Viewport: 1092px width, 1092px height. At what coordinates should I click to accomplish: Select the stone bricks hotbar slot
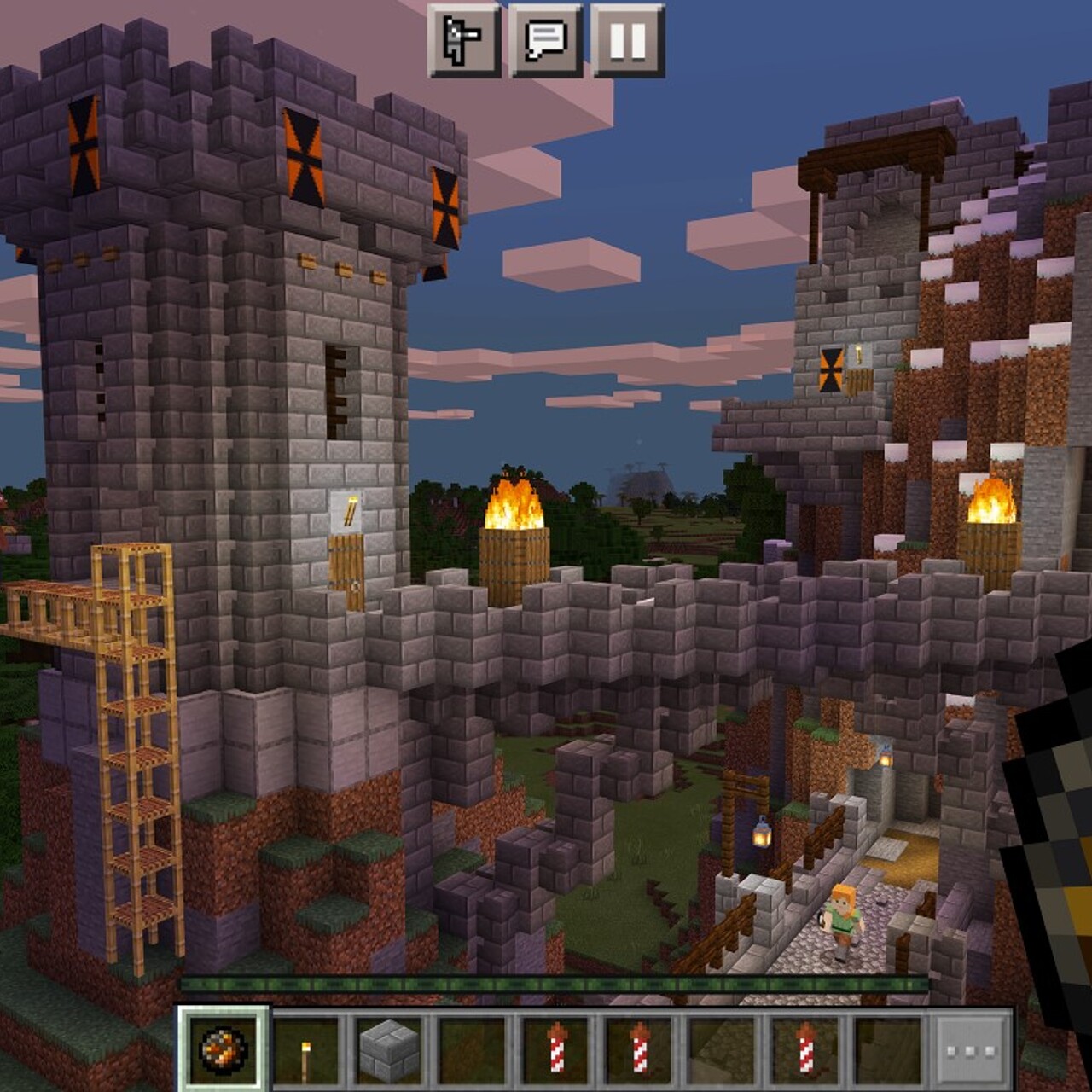[389, 1048]
